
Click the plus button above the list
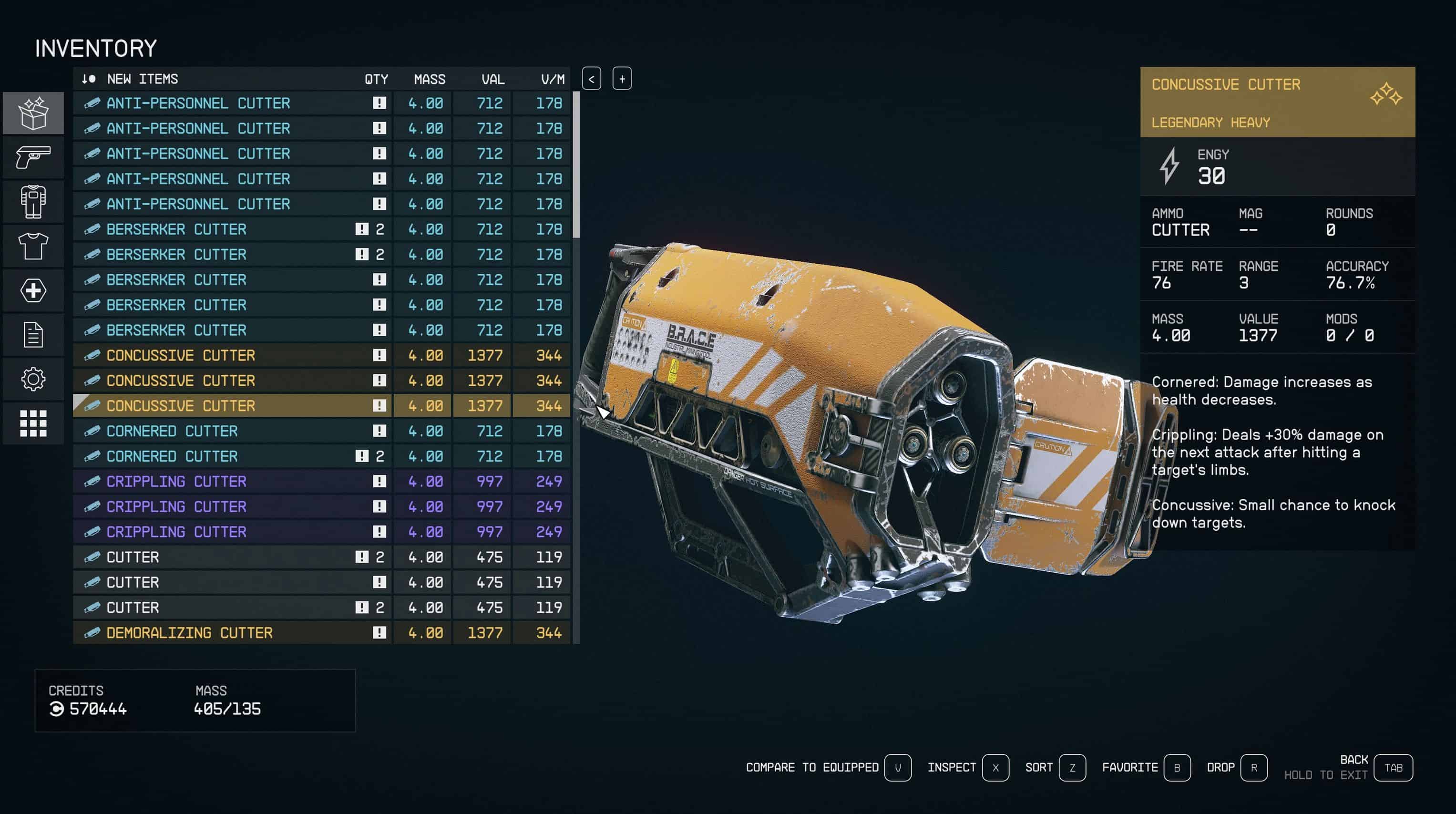point(622,79)
